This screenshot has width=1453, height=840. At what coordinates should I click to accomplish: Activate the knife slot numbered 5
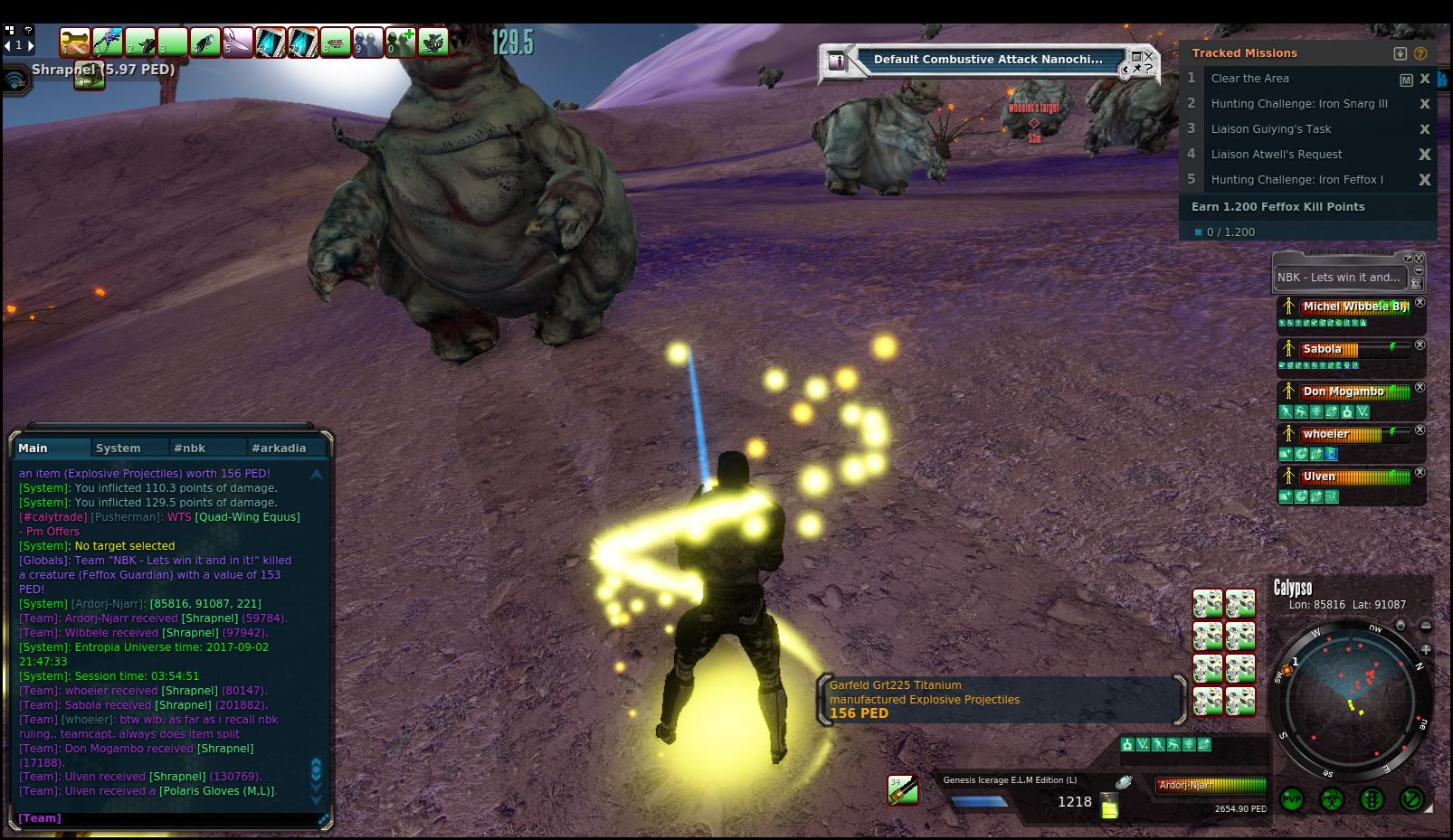pyautogui.click(x=237, y=42)
